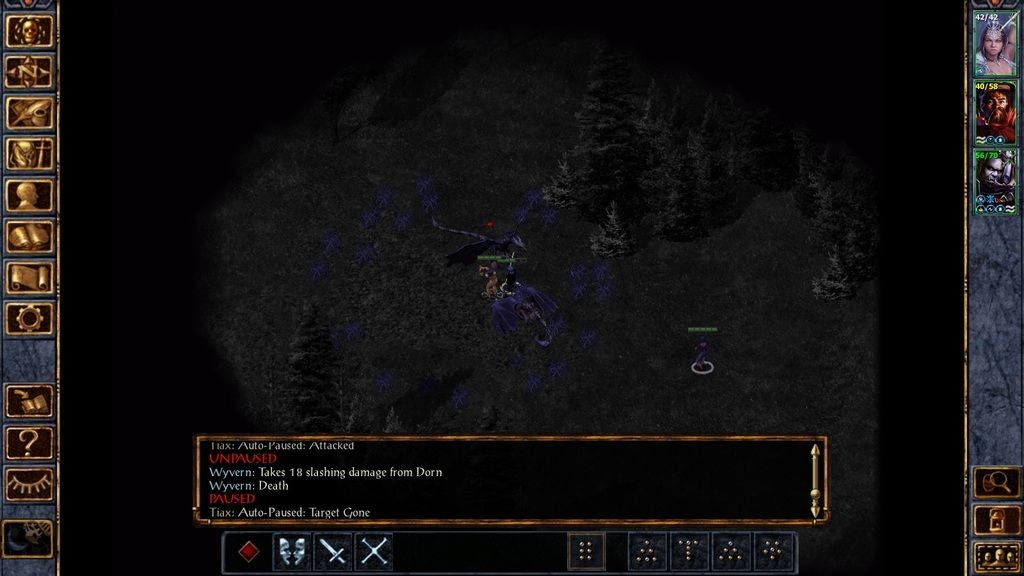Click the question mark help button
The height and width of the screenshot is (576, 1024).
coord(29,442)
